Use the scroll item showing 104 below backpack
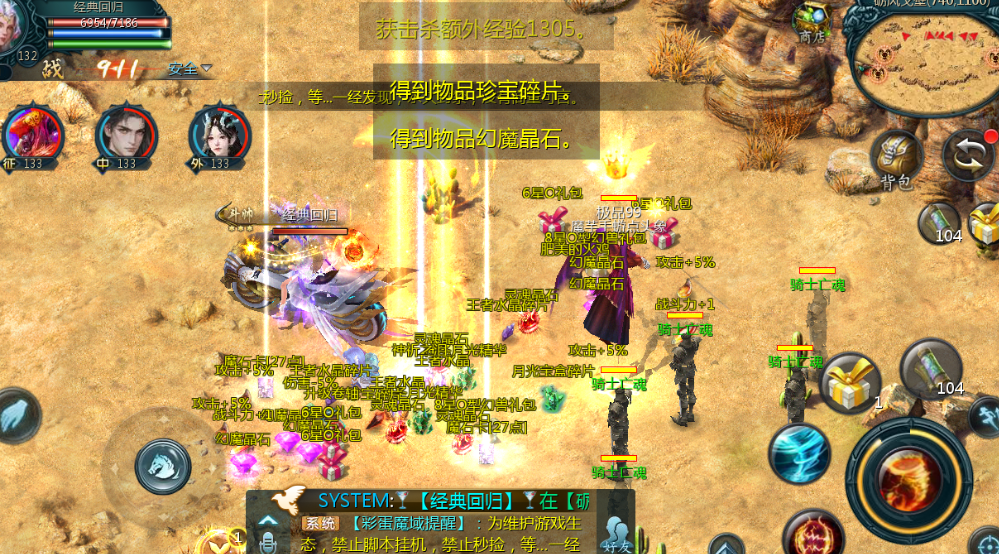The width and height of the screenshot is (999, 554). click(x=940, y=222)
